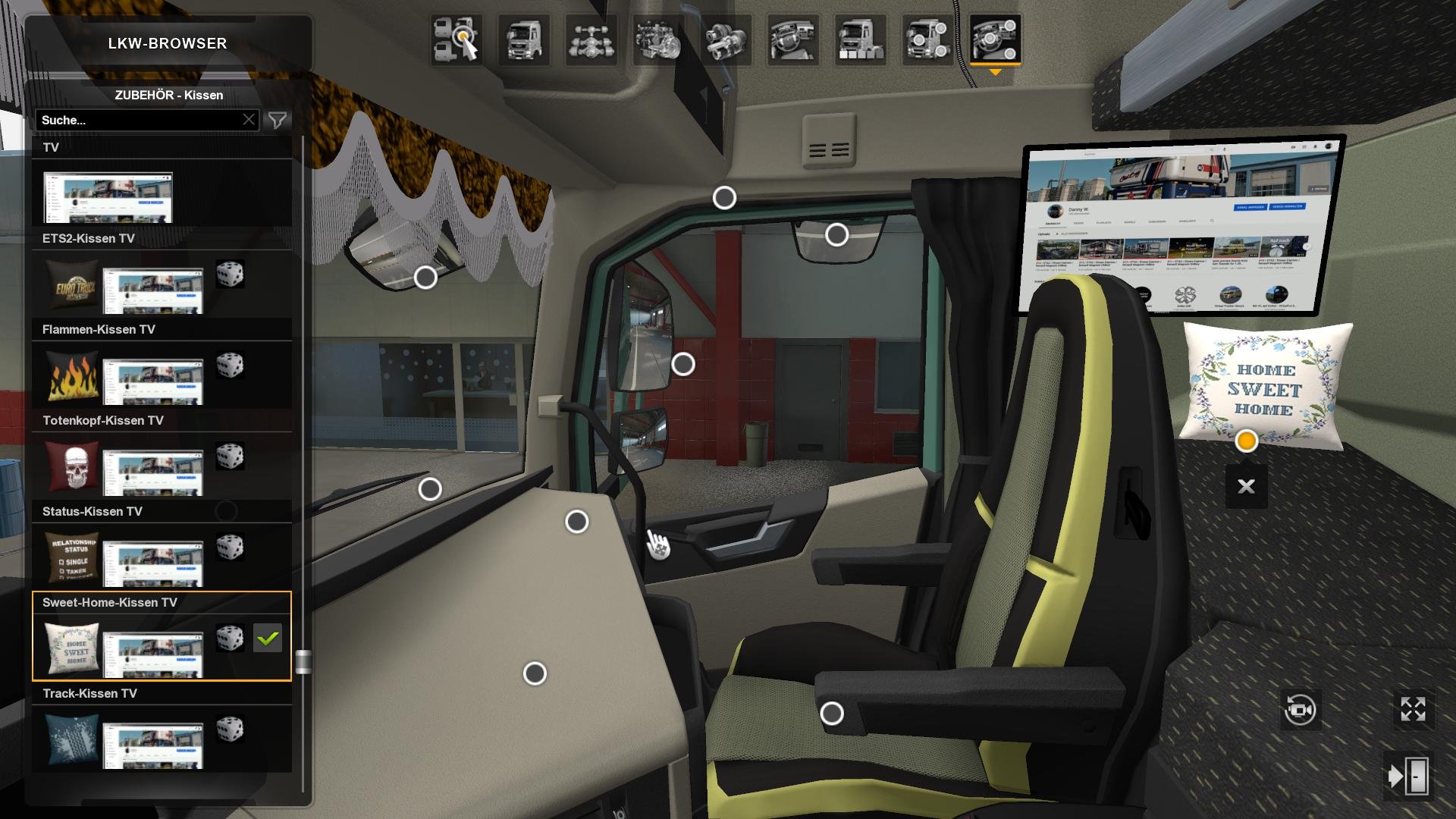This screenshot has width=1456, height=819.
Task: Open the transmission upgrades tab
Action: pyautogui.click(x=726, y=39)
